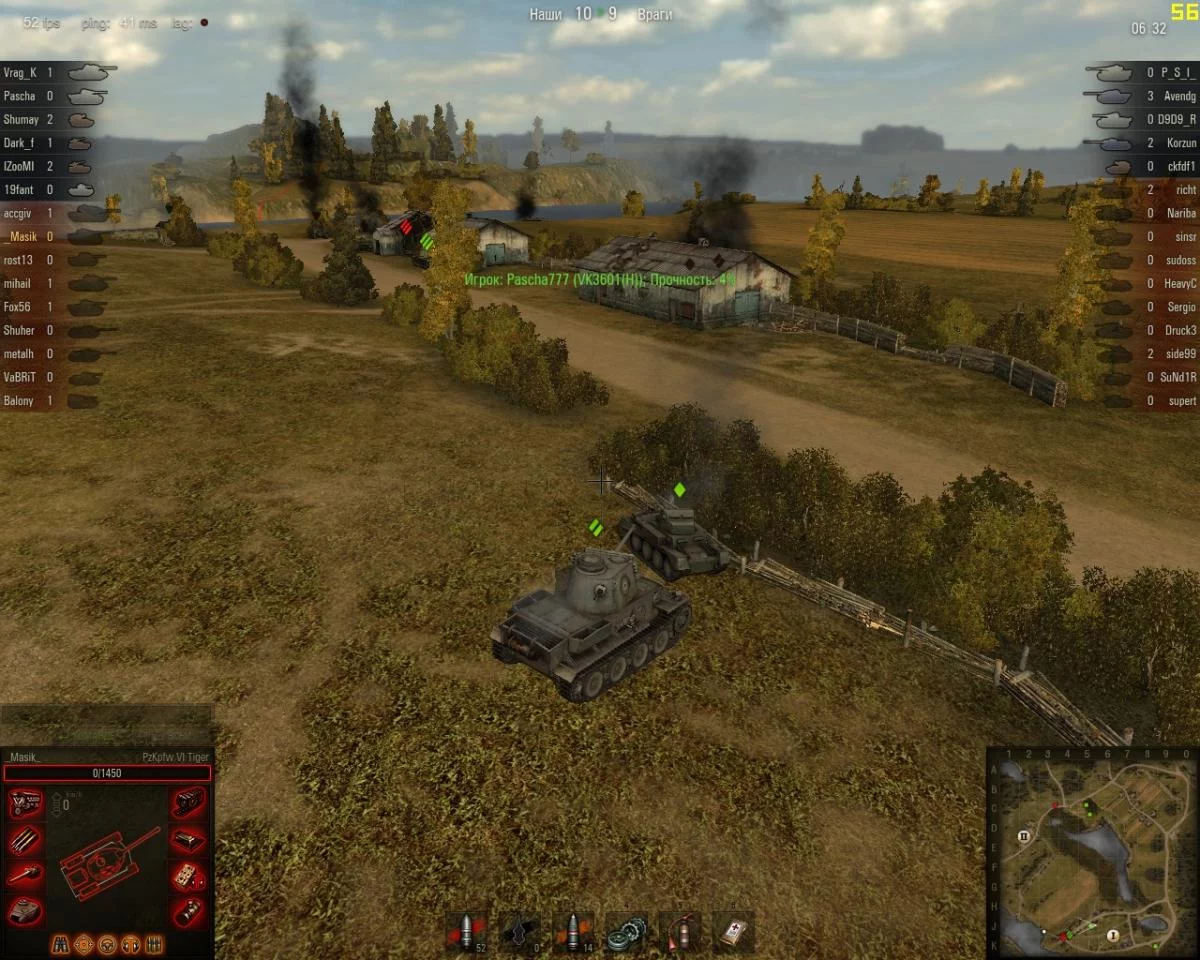The height and width of the screenshot is (960, 1200).
Task: Choose the shell slot with 14 rounds
Action: coord(573,931)
